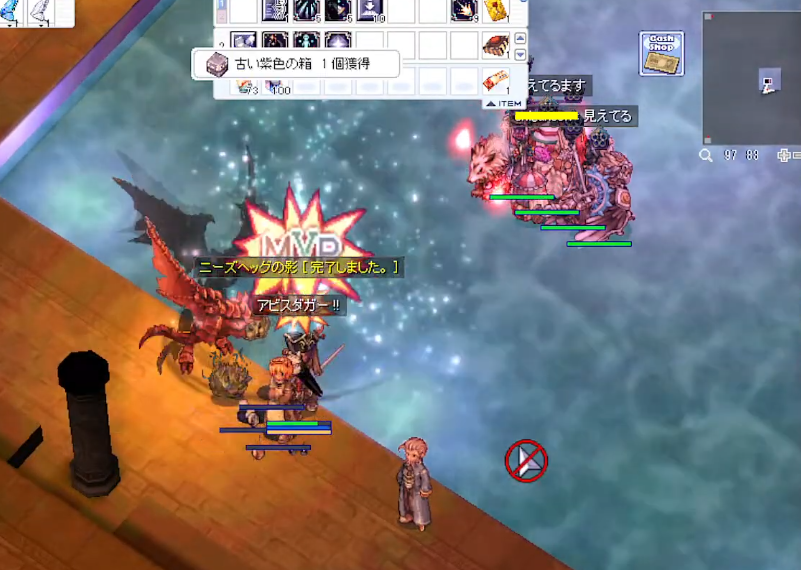The width and height of the screenshot is (801, 570).
Task: Click the magnifying glass below the minimap
Action: [x=706, y=156]
